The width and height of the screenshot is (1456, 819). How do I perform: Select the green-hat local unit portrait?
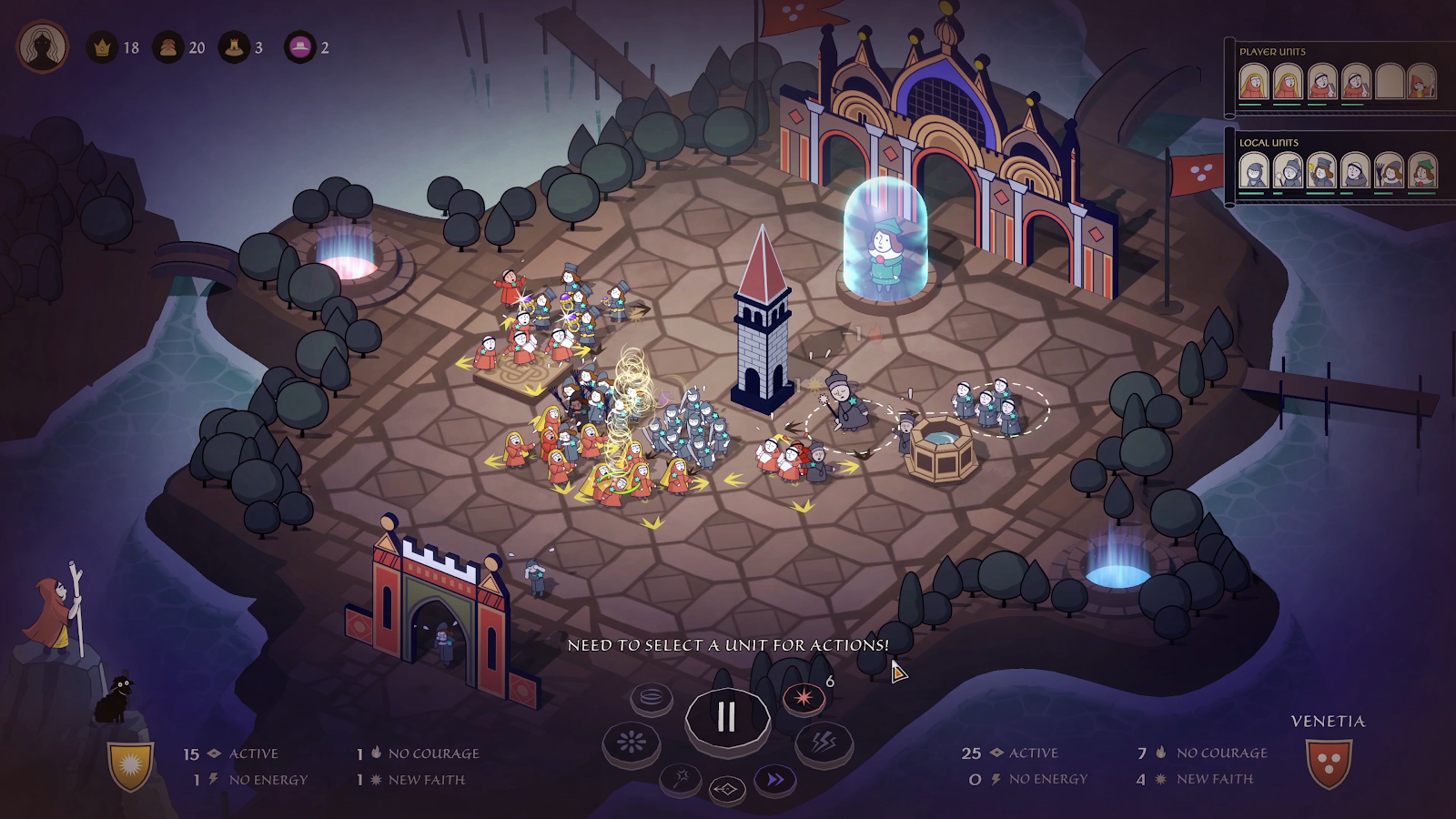[1421, 171]
